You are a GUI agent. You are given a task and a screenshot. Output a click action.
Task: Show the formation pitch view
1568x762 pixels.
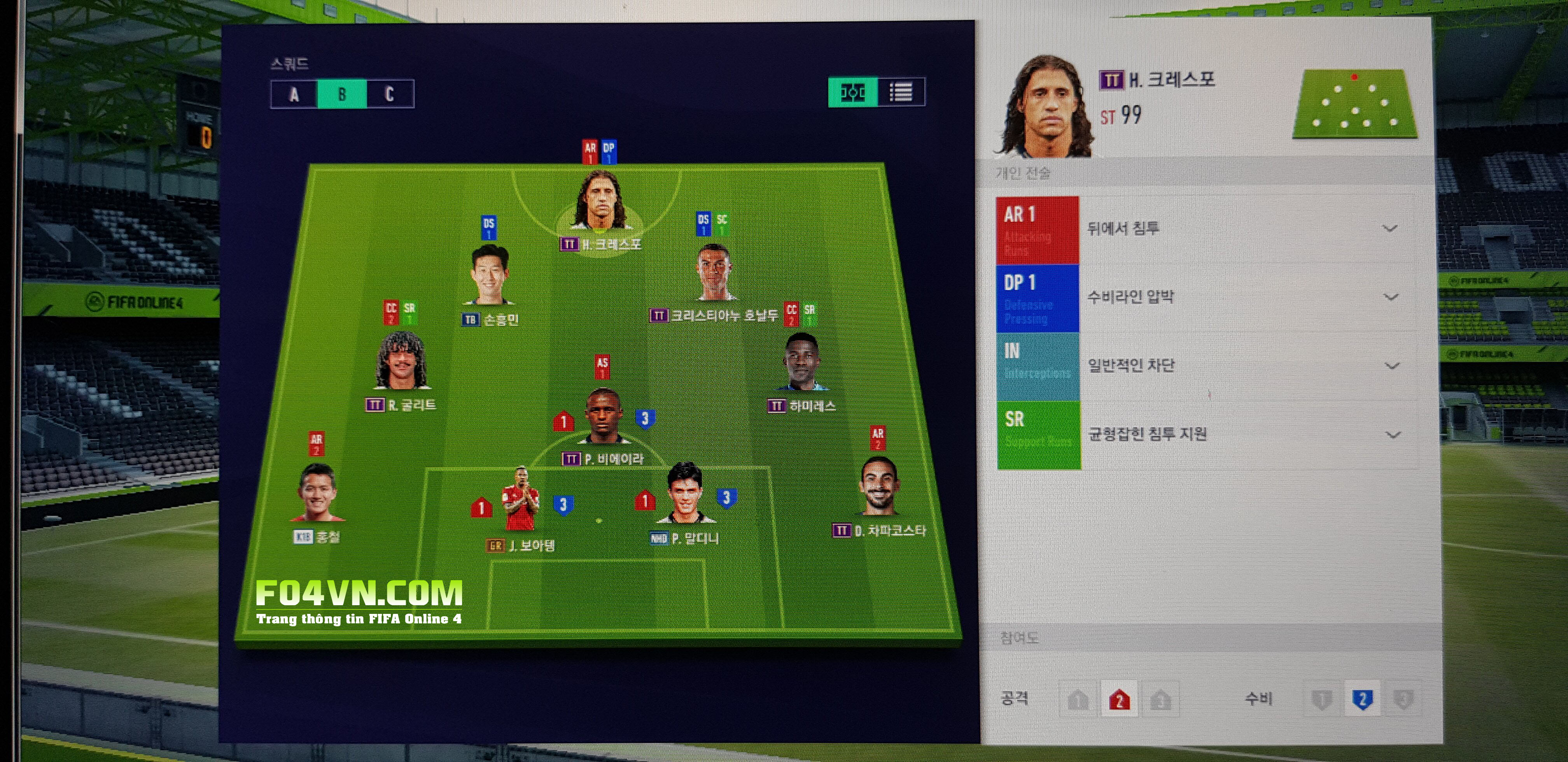[x=852, y=93]
